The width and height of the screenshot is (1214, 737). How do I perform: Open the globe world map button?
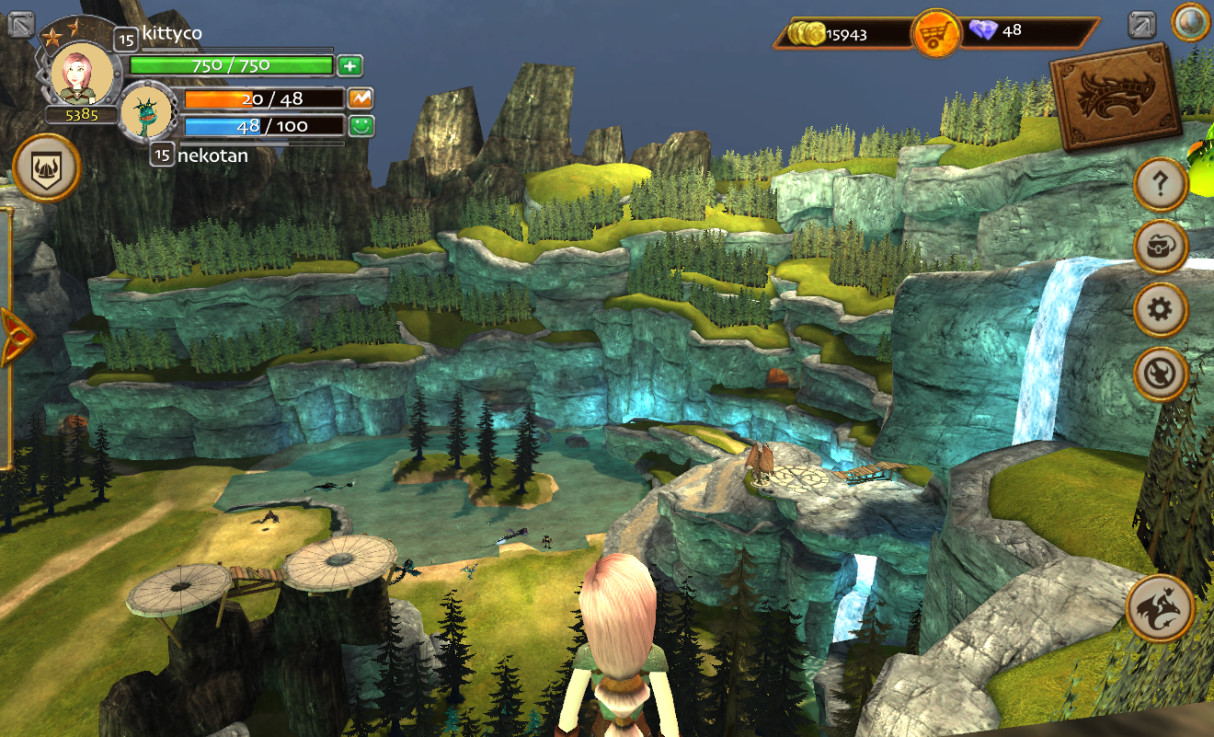[x=1191, y=22]
